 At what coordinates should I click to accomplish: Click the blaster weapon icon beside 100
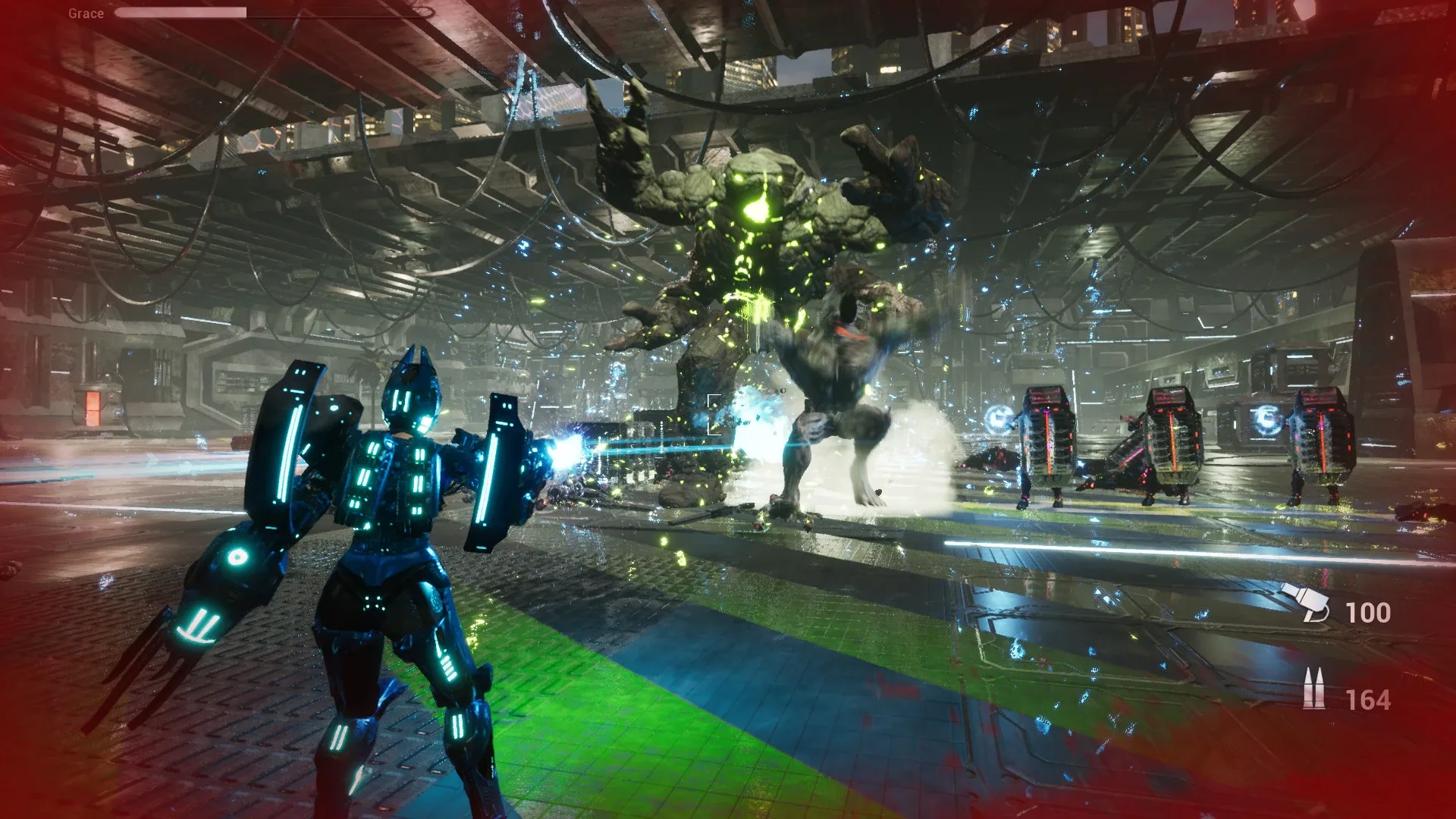pos(1306,604)
